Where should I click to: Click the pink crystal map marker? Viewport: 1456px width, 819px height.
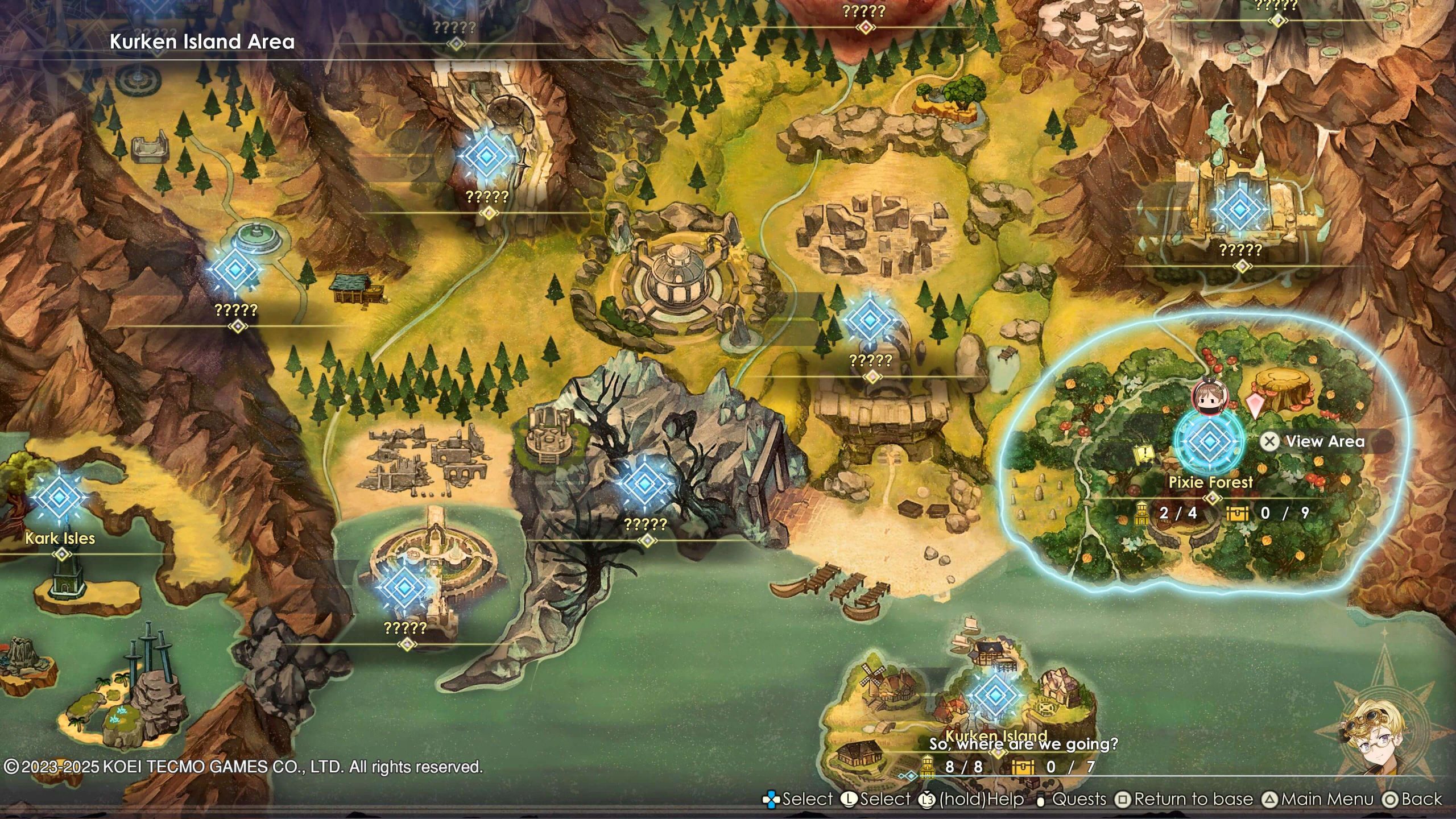[x=1254, y=405]
